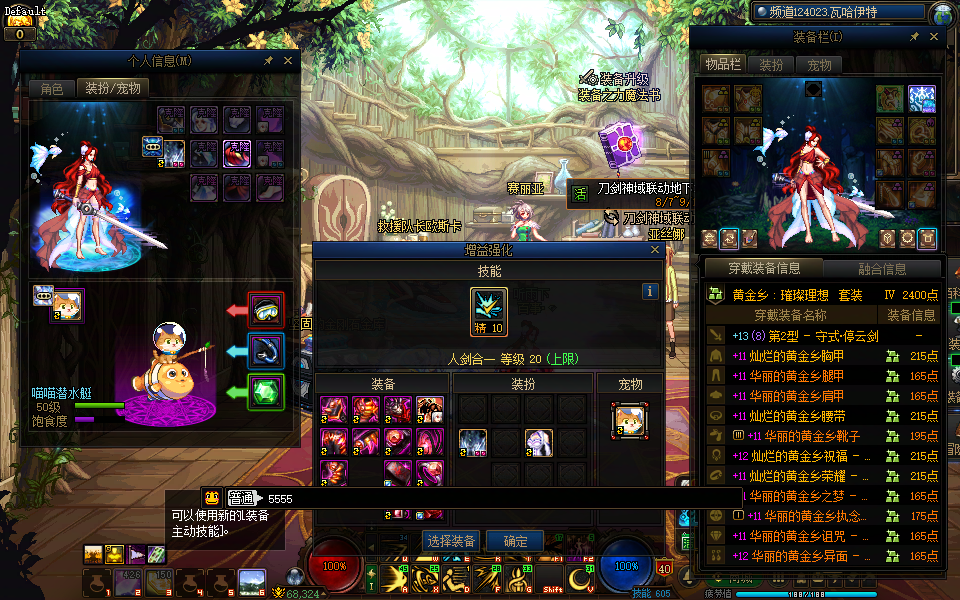
Task: Open the 宠物 pet tab in equipment window
Action: point(819,65)
